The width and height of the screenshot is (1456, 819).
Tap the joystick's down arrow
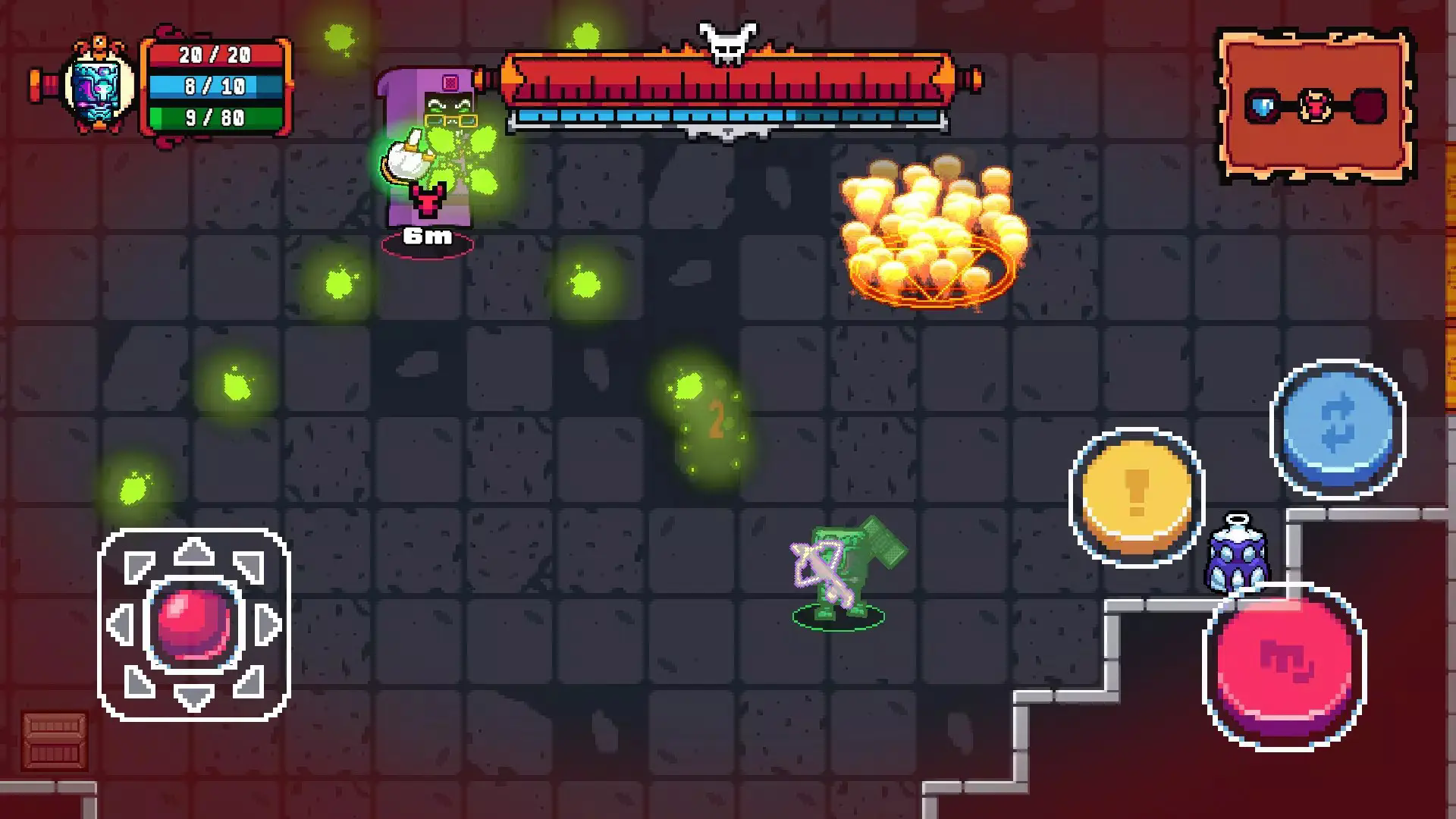193,696
